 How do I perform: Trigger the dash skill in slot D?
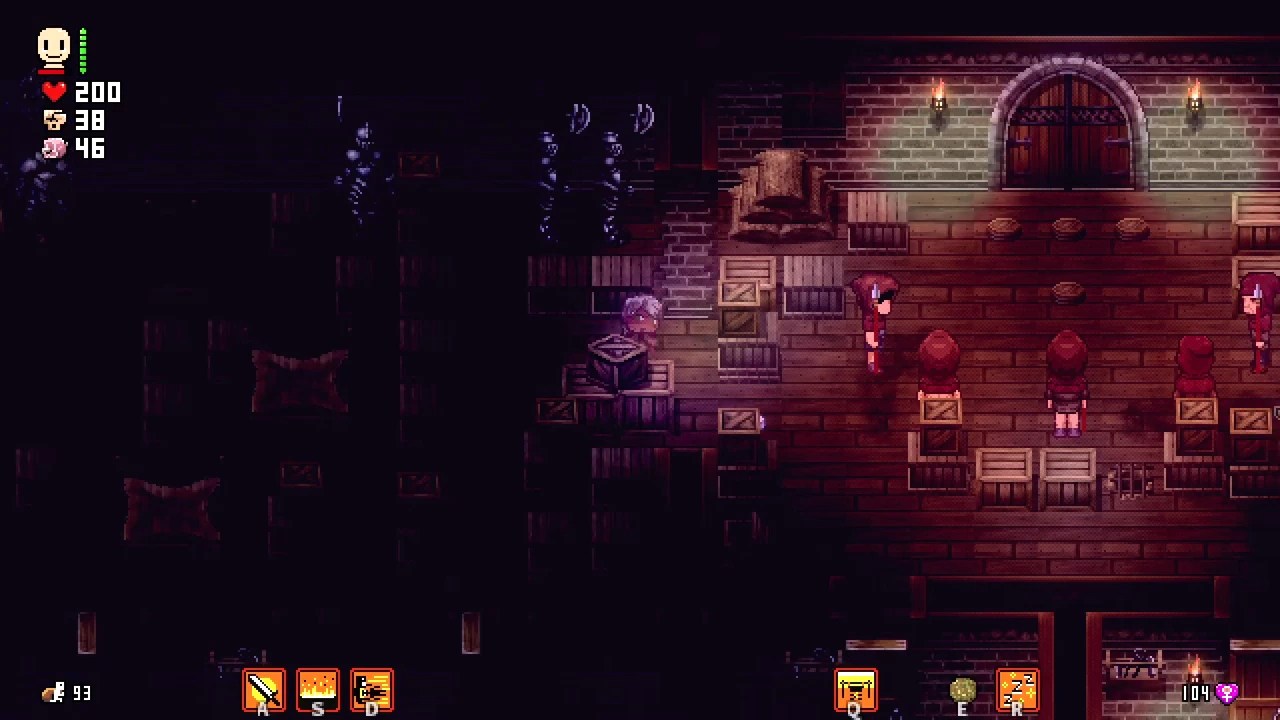372,689
